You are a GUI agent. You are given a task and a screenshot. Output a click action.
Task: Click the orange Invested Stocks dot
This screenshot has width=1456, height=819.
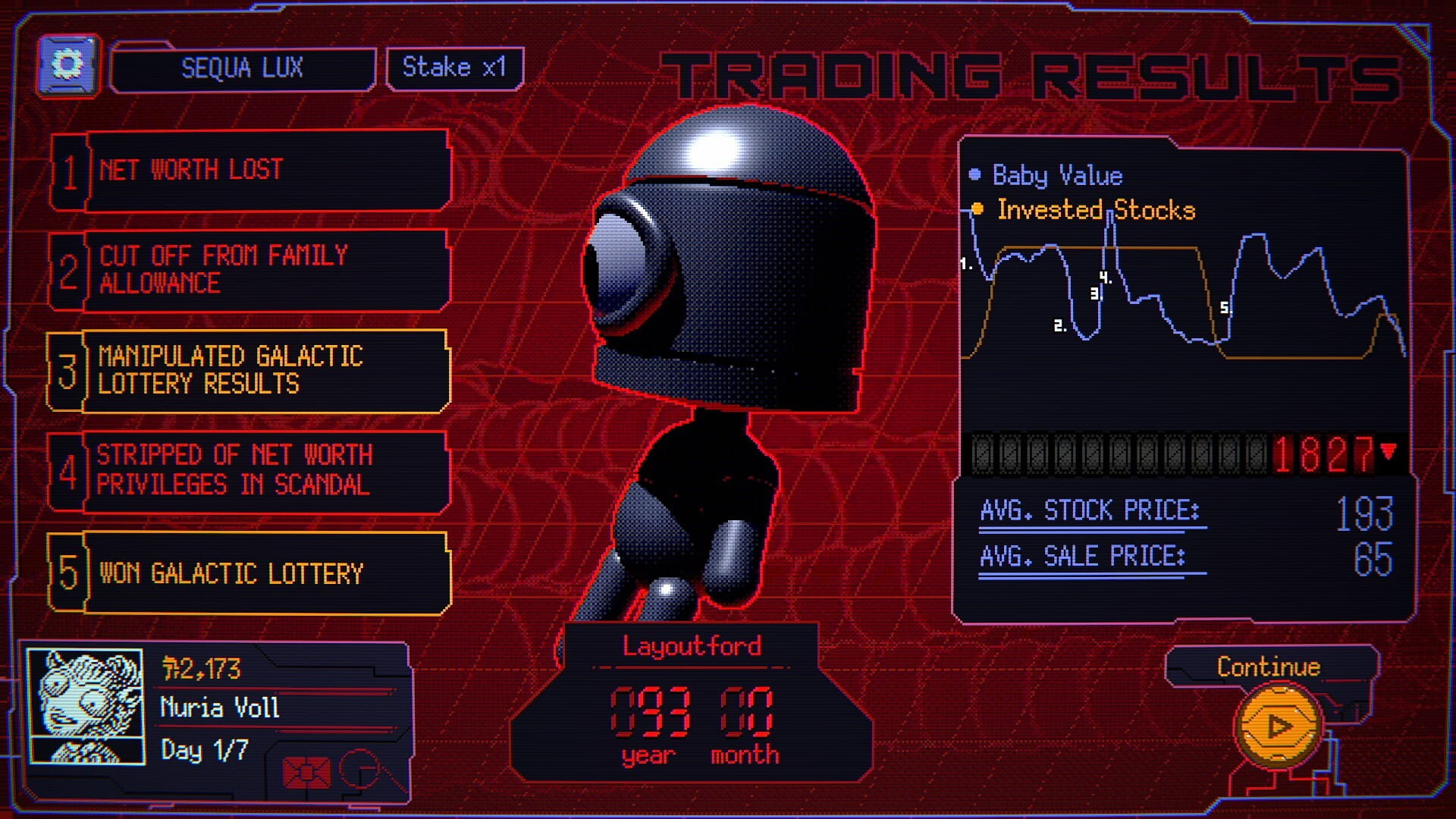click(x=977, y=209)
